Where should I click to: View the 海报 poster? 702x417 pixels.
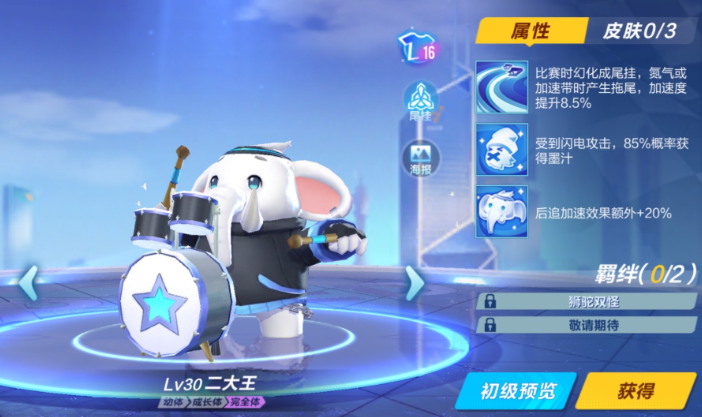[418, 157]
